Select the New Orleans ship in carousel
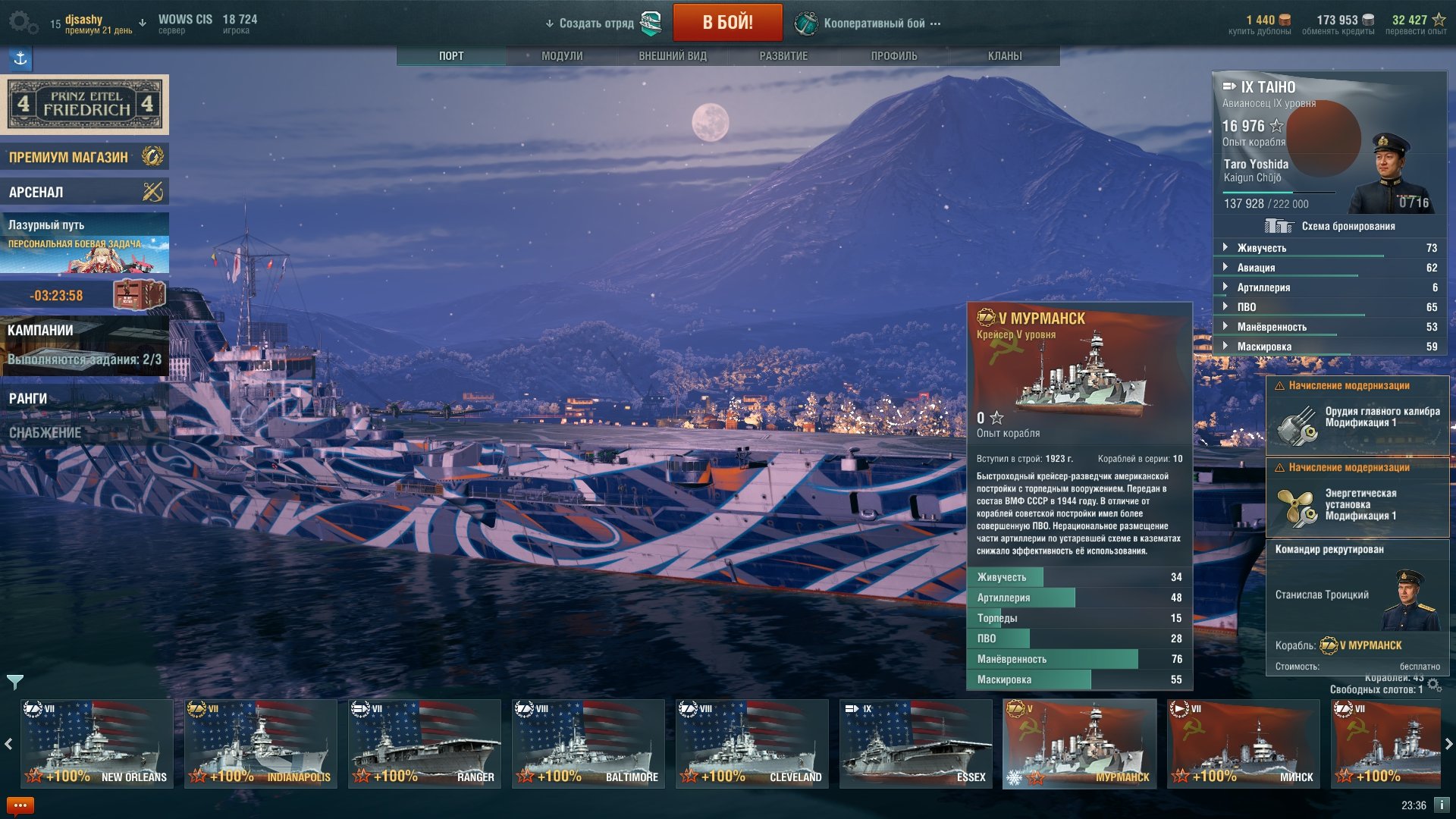Image resolution: width=1456 pixels, height=819 pixels. (97, 744)
